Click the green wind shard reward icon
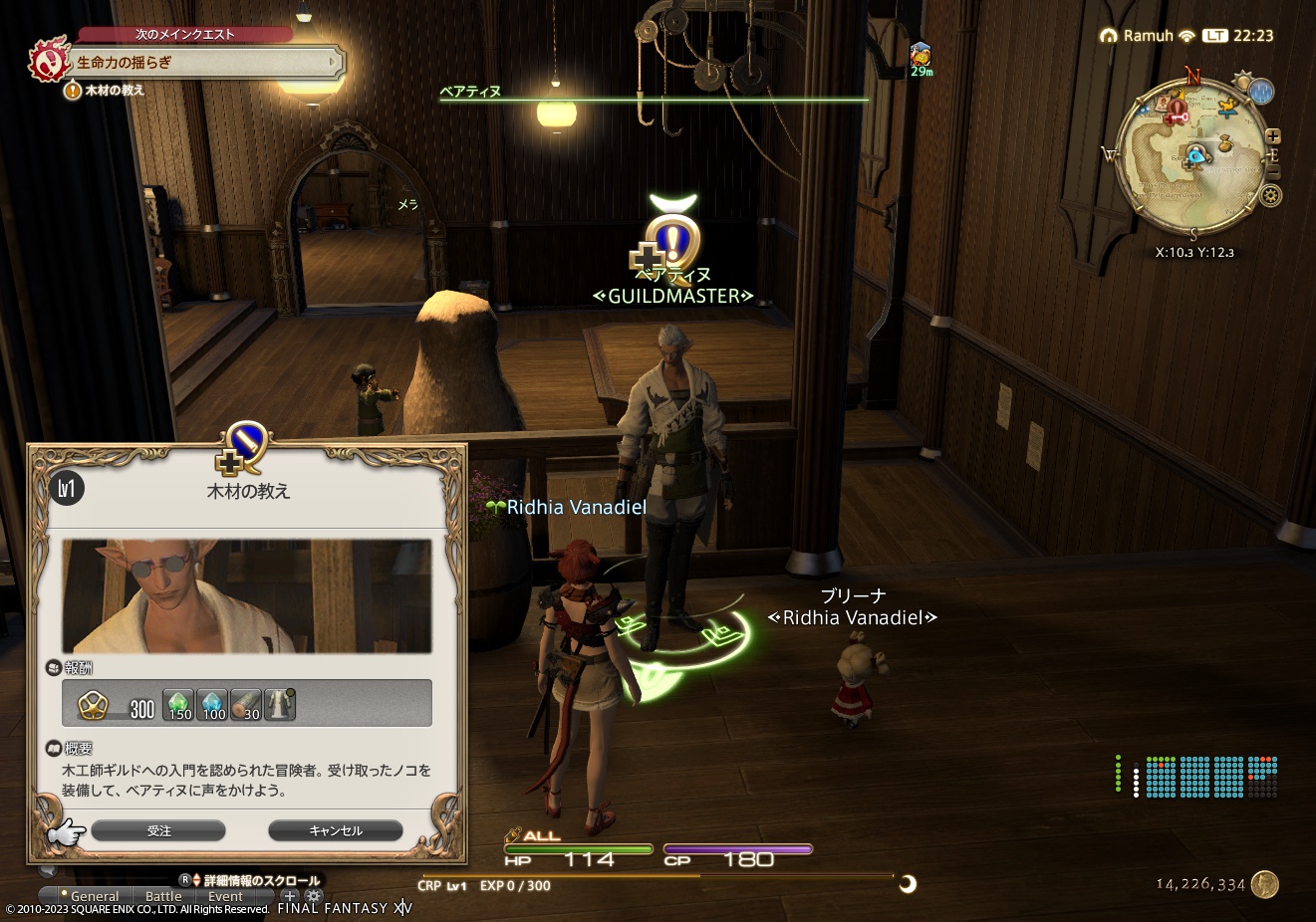1316x922 pixels. [x=179, y=704]
